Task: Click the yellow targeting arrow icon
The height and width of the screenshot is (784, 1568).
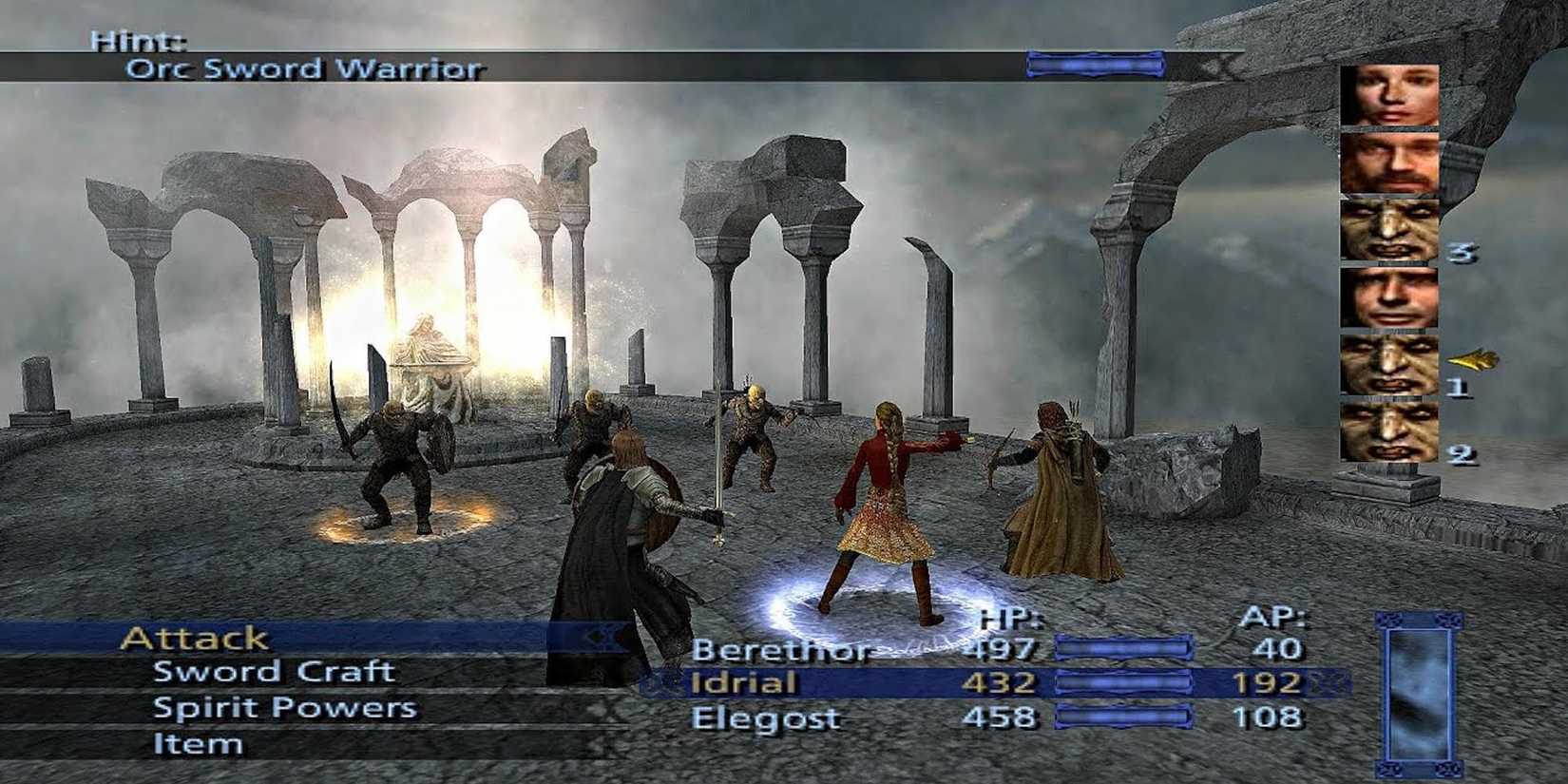Action: 1473,358
